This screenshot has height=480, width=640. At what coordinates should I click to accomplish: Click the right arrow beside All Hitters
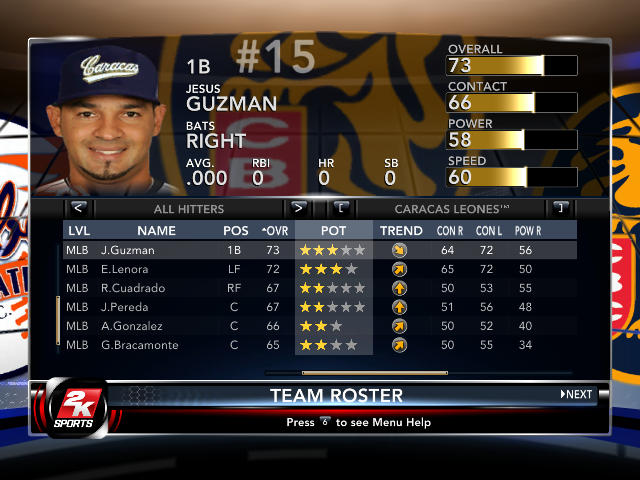point(297,208)
